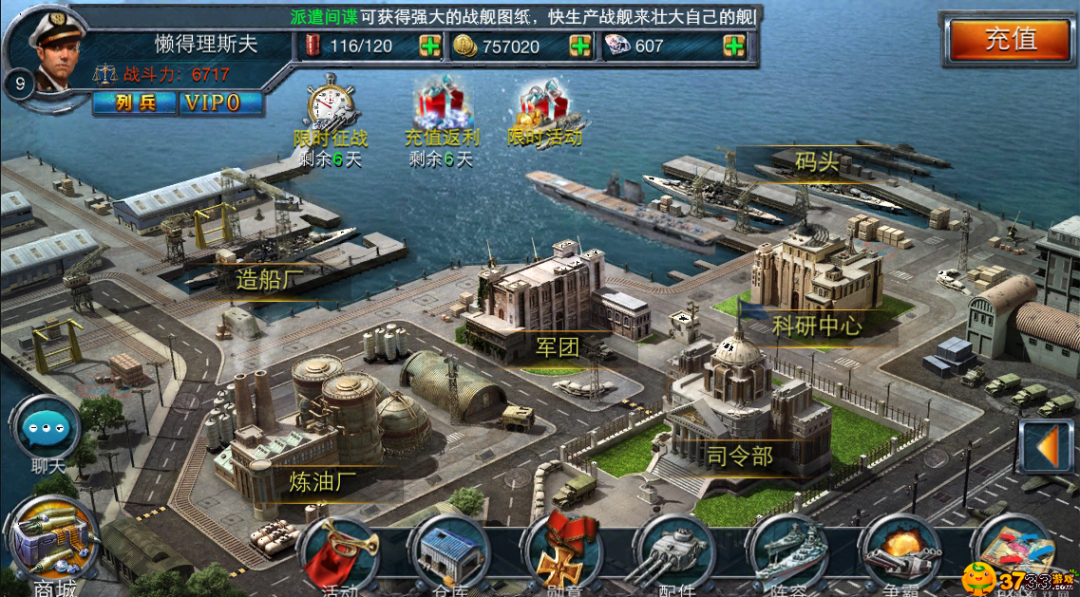This screenshot has height=597, width=1080.
Task: Open the VIP0 badge
Action: coord(221,103)
